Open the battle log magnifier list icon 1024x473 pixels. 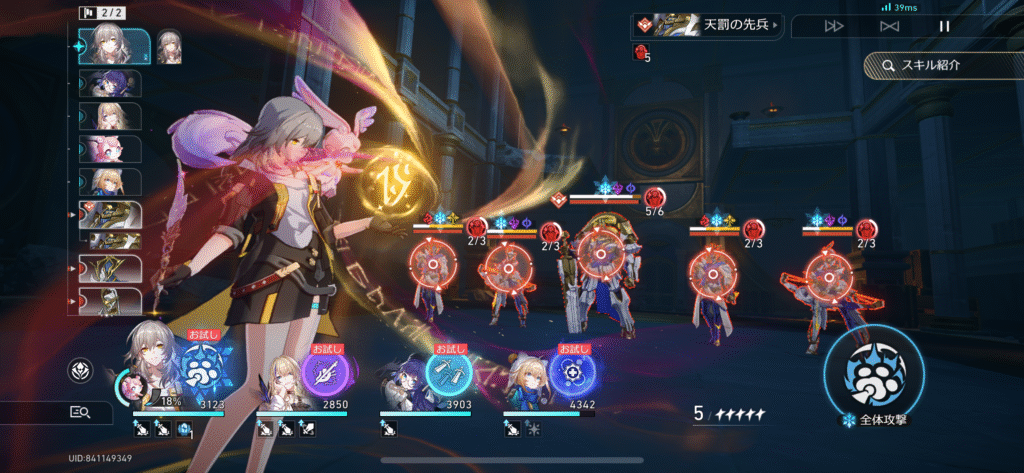click(80, 411)
